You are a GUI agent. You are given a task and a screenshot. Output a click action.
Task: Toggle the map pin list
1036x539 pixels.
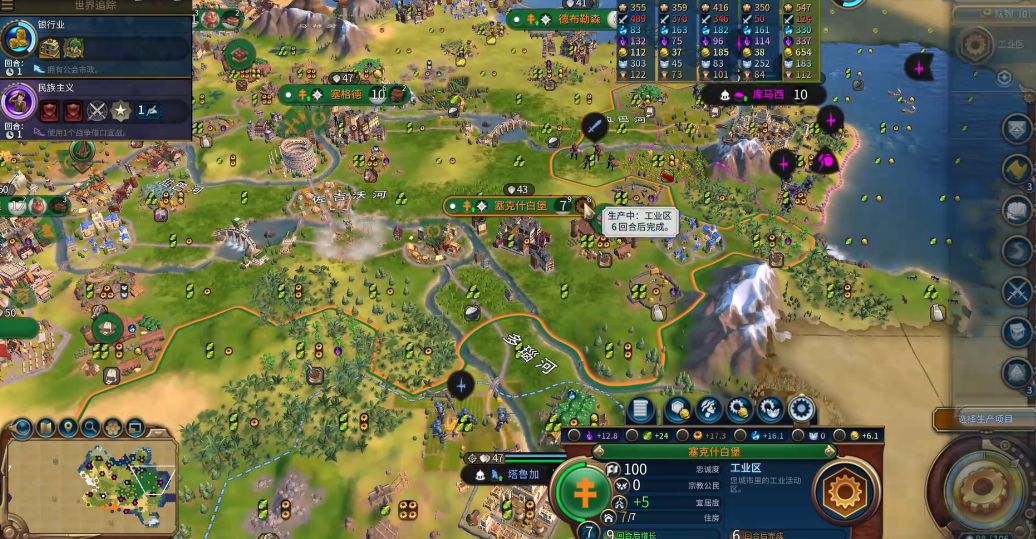point(69,428)
